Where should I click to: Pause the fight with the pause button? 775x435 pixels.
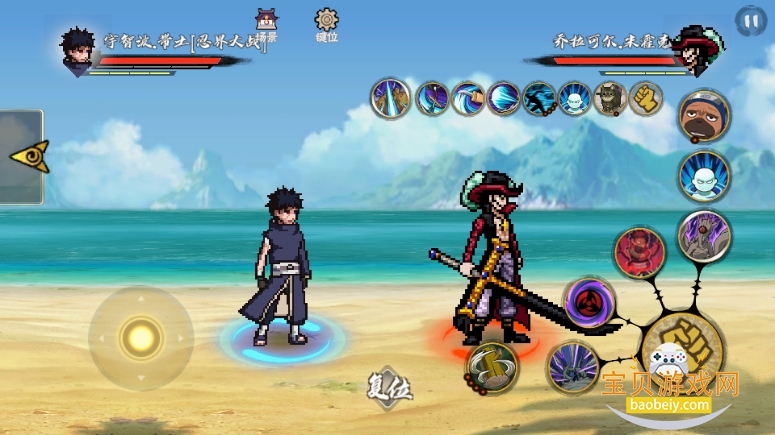[750, 20]
